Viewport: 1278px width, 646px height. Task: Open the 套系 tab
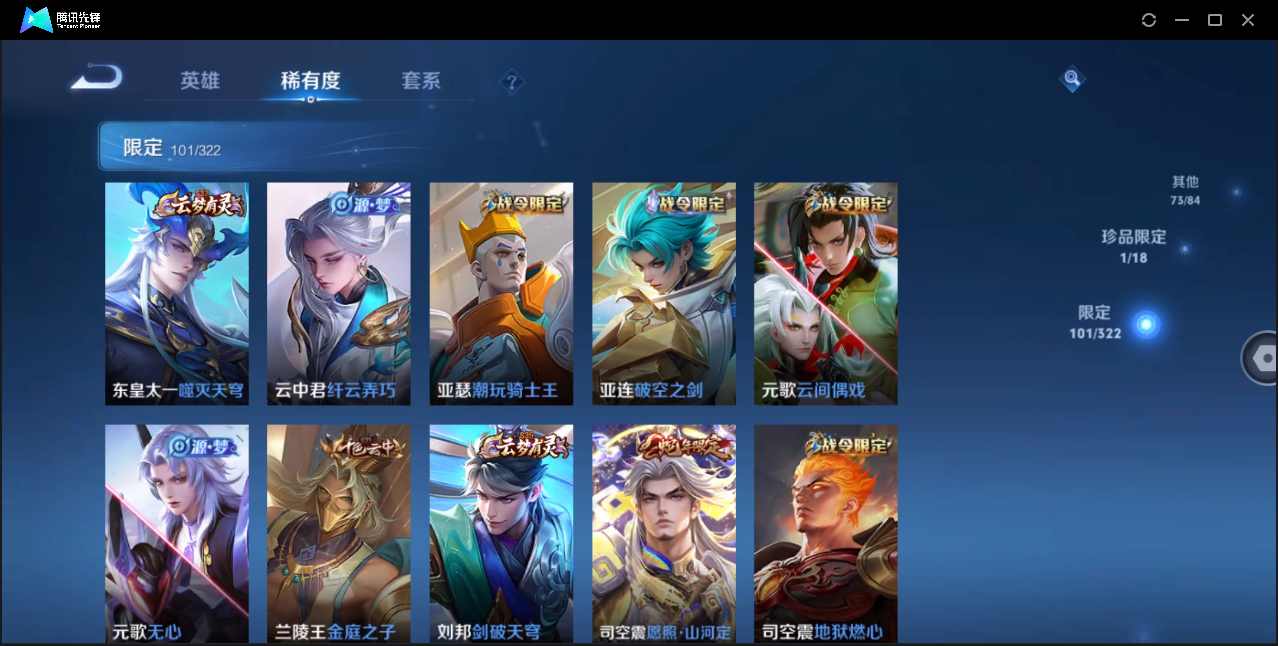click(x=421, y=81)
